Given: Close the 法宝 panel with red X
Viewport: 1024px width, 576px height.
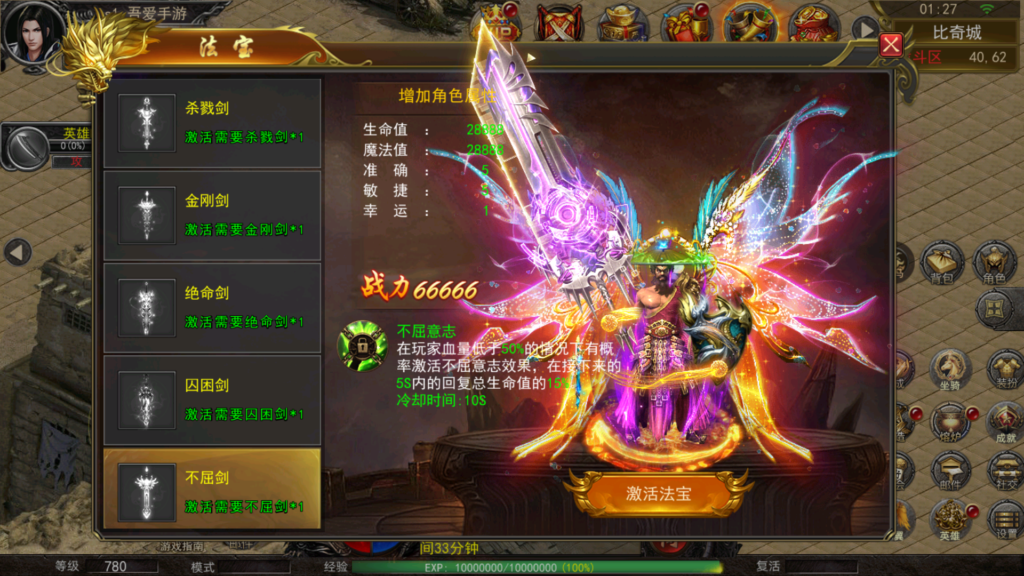Looking at the screenshot, I should 891,46.
